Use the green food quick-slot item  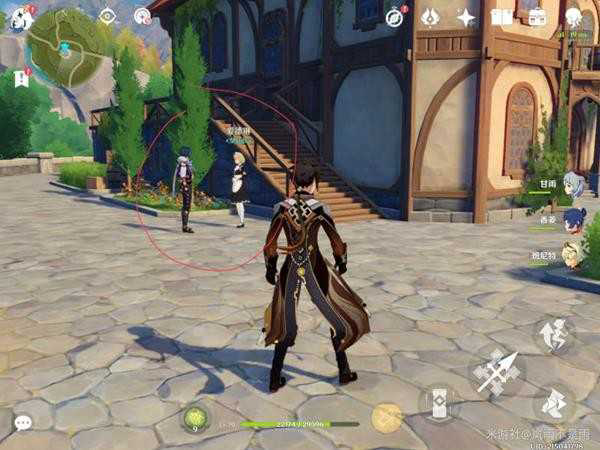pos(196,417)
